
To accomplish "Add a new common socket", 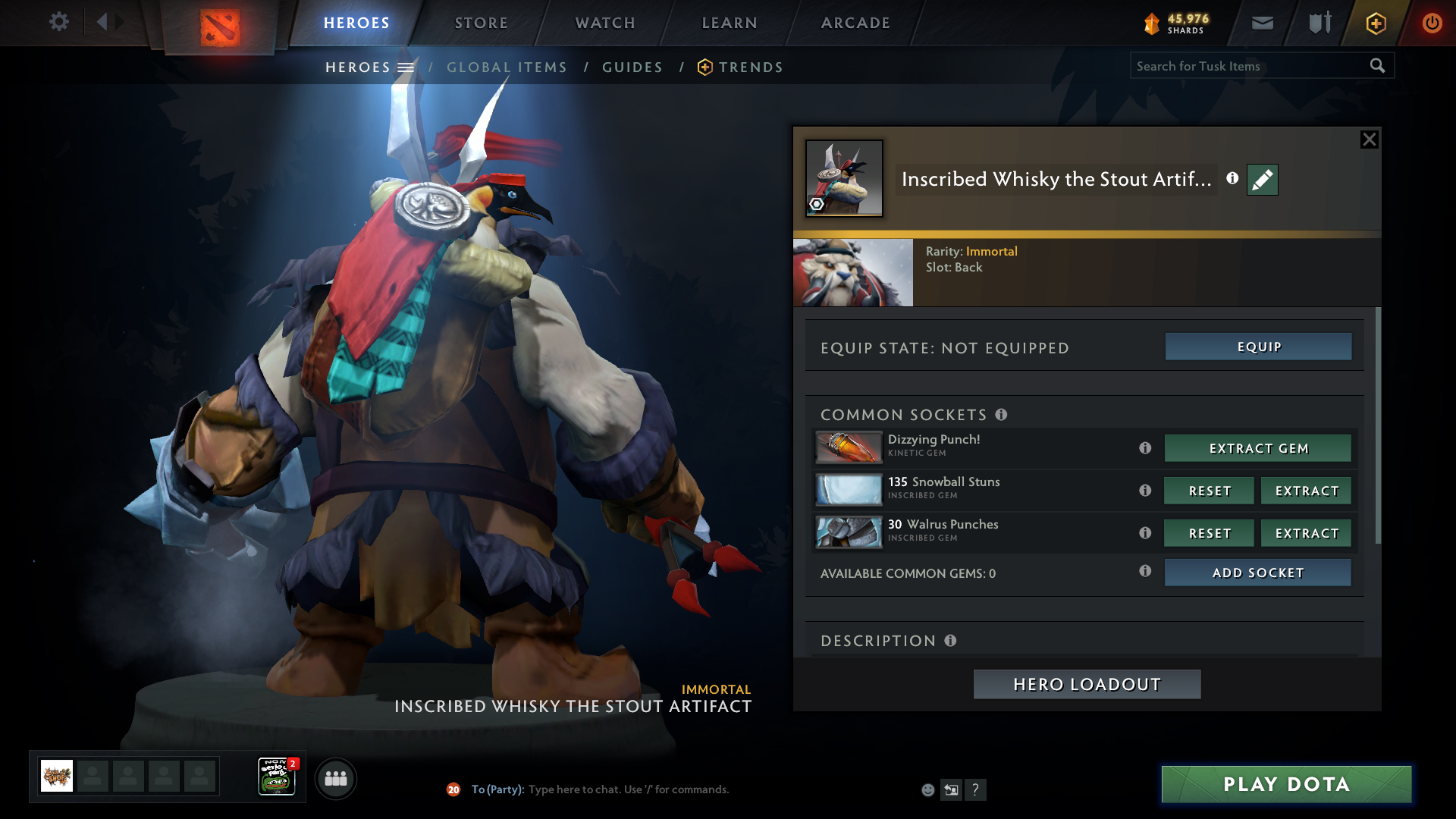I will (1258, 573).
